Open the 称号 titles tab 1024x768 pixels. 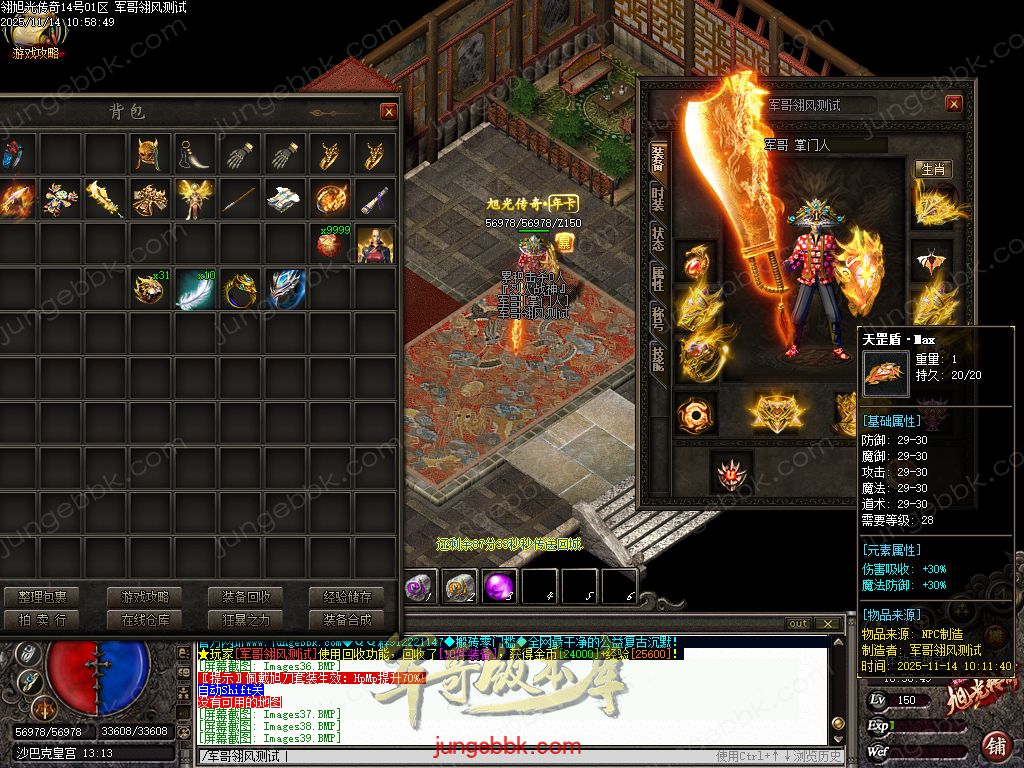pos(657,317)
